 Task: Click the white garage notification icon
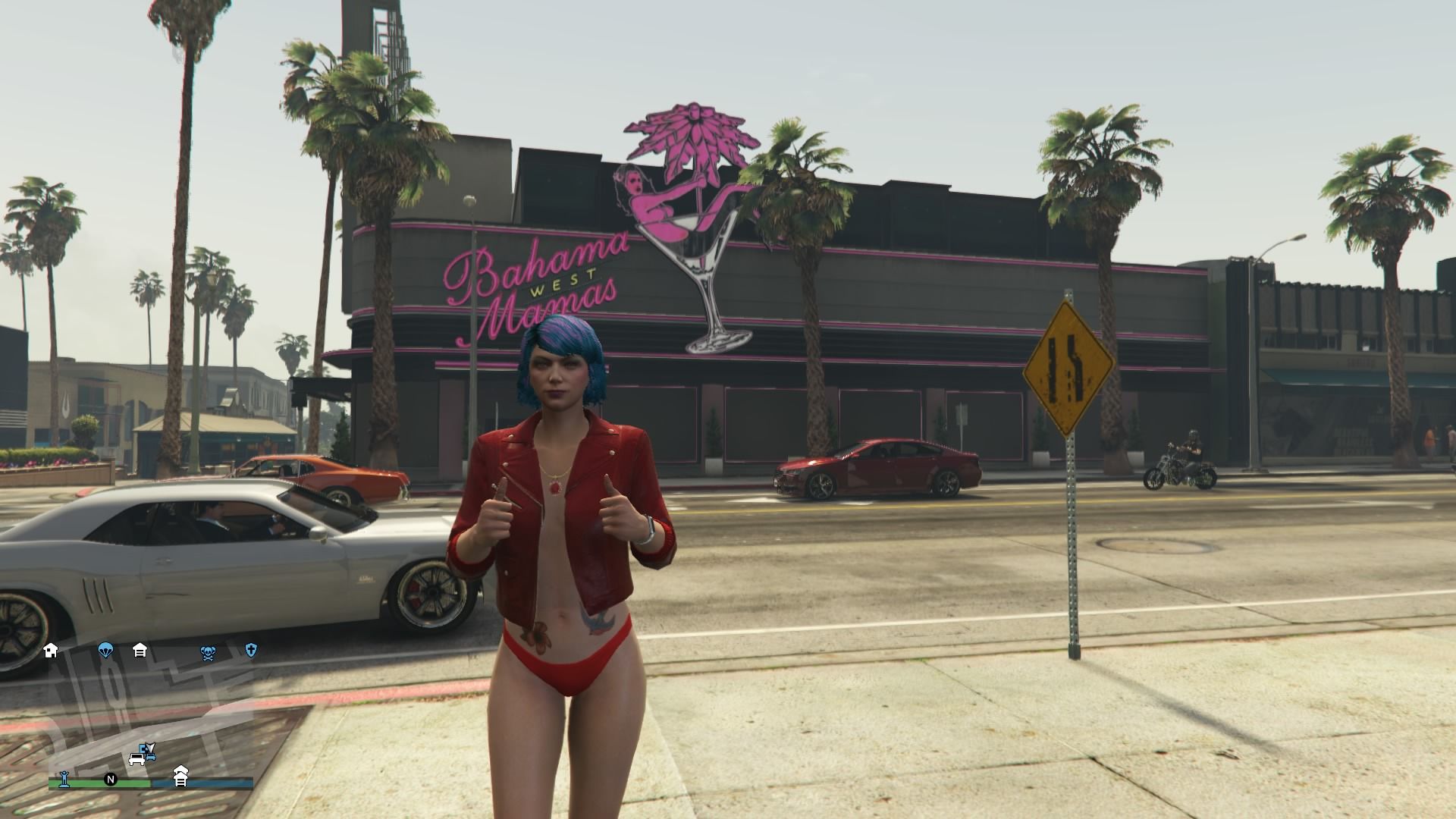(140, 651)
